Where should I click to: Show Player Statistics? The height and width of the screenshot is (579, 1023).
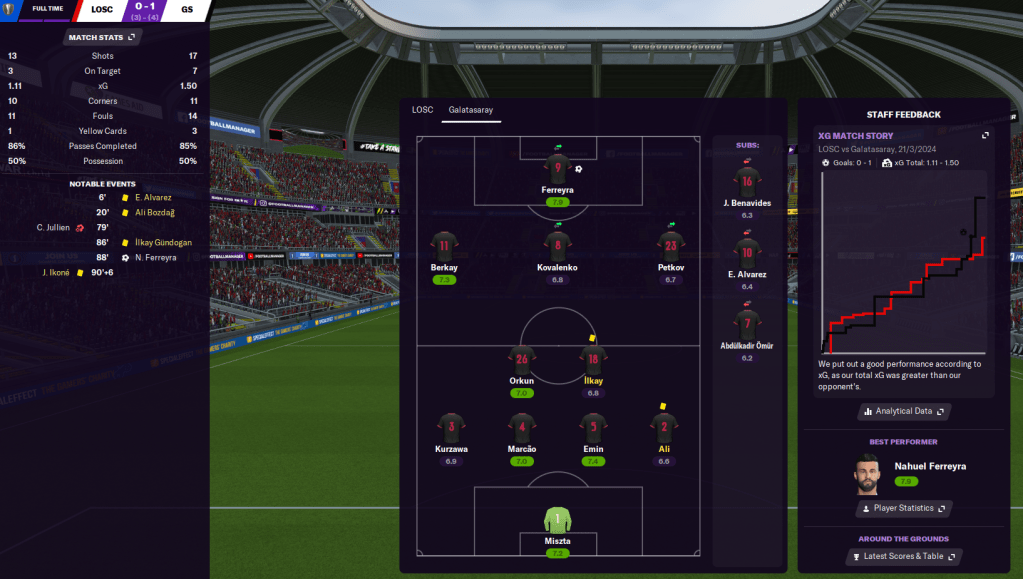(903, 508)
